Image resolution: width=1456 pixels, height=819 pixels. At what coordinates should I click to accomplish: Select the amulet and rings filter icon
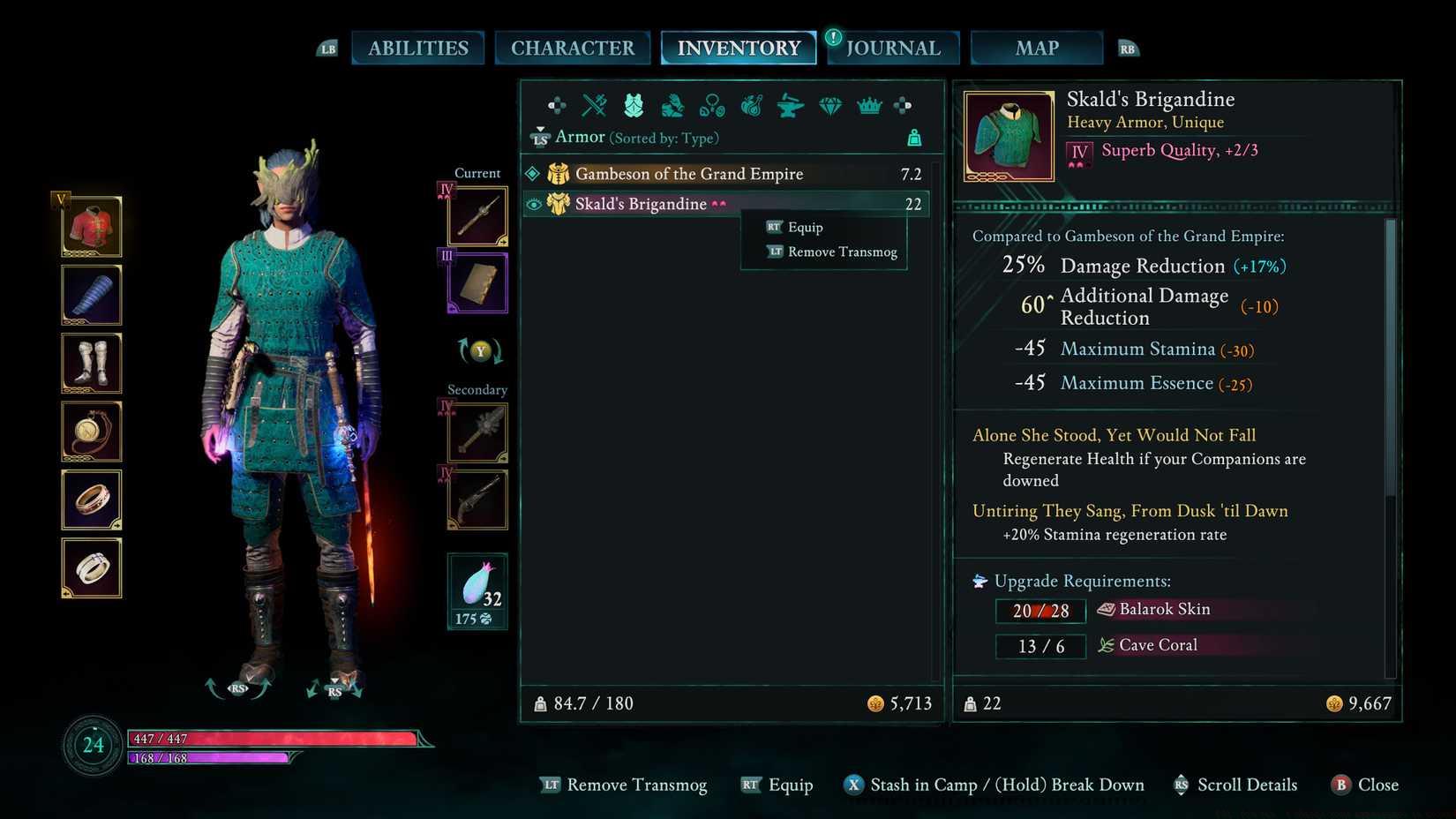[x=710, y=106]
